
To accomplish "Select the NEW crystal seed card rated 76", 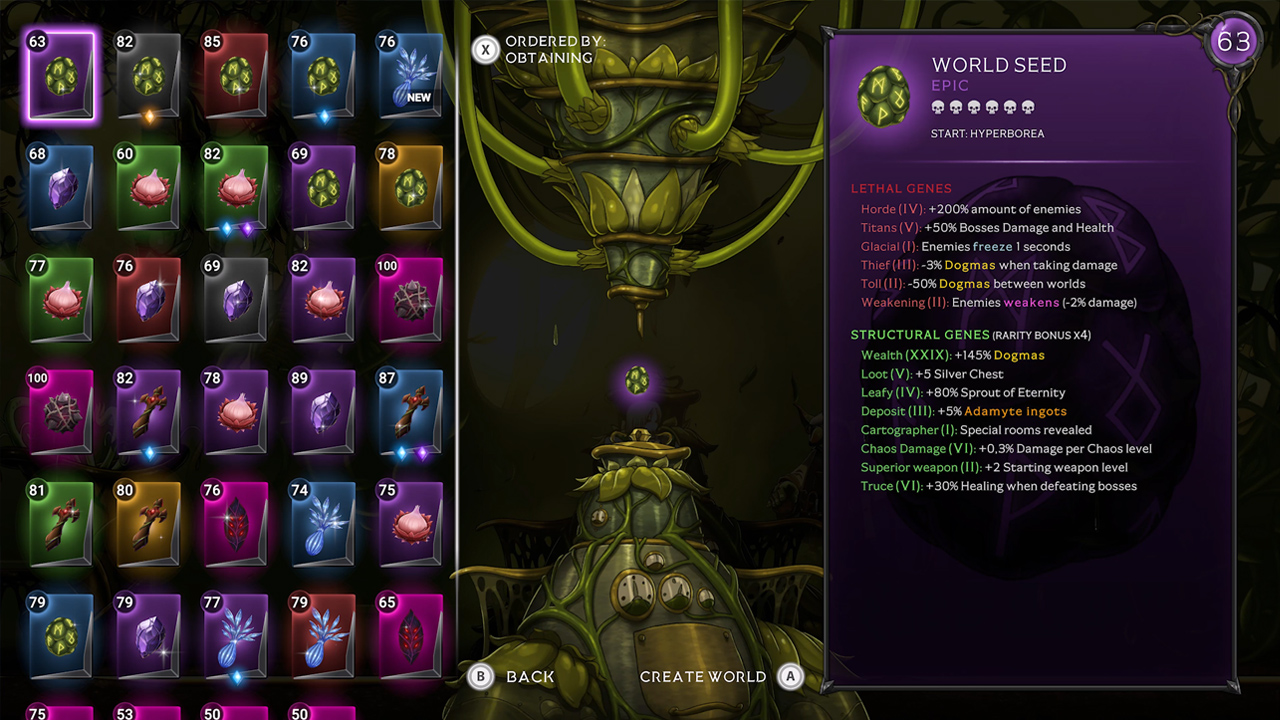I will 410,73.
